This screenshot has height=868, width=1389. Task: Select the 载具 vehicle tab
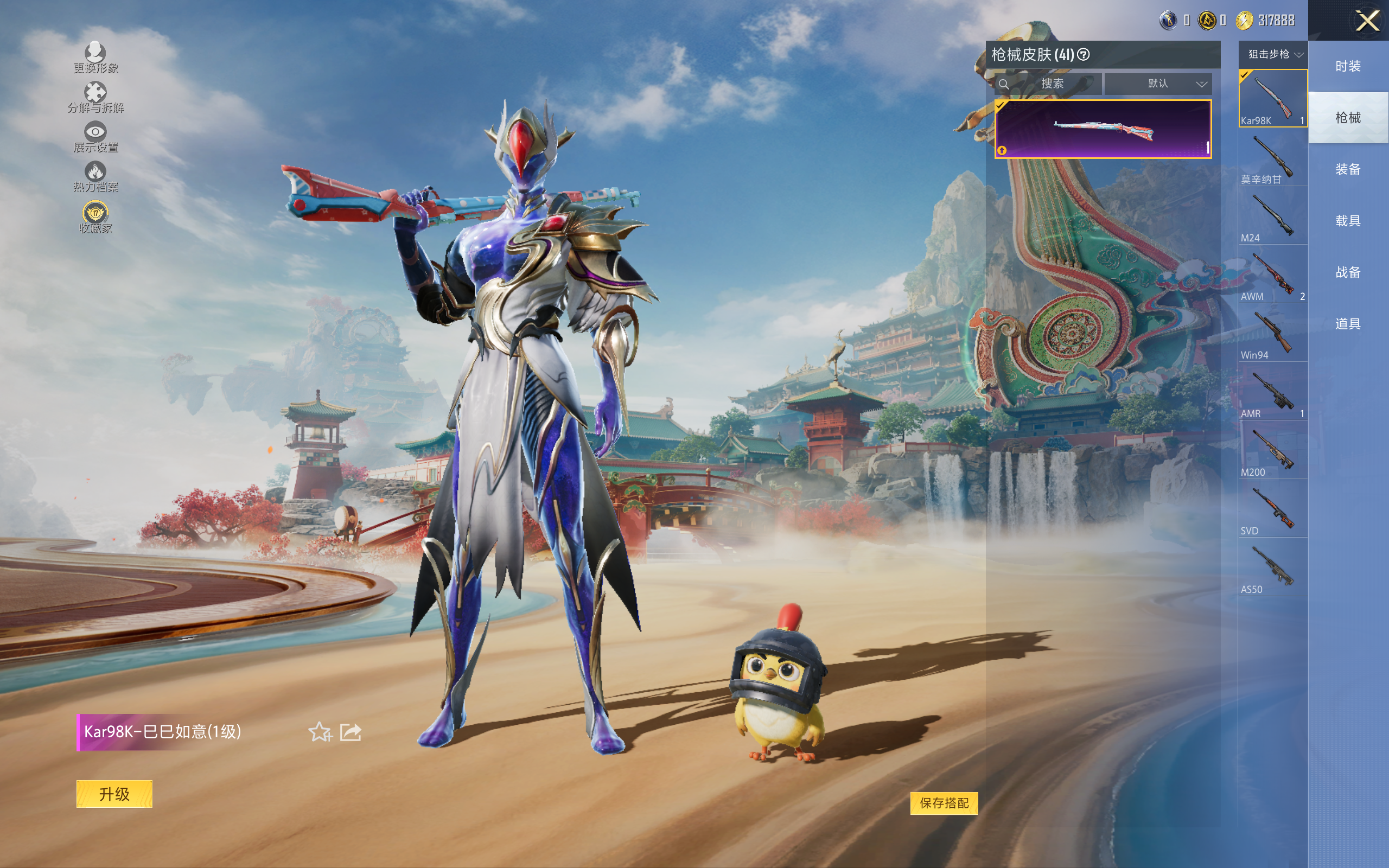pyautogui.click(x=1348, y=221)
